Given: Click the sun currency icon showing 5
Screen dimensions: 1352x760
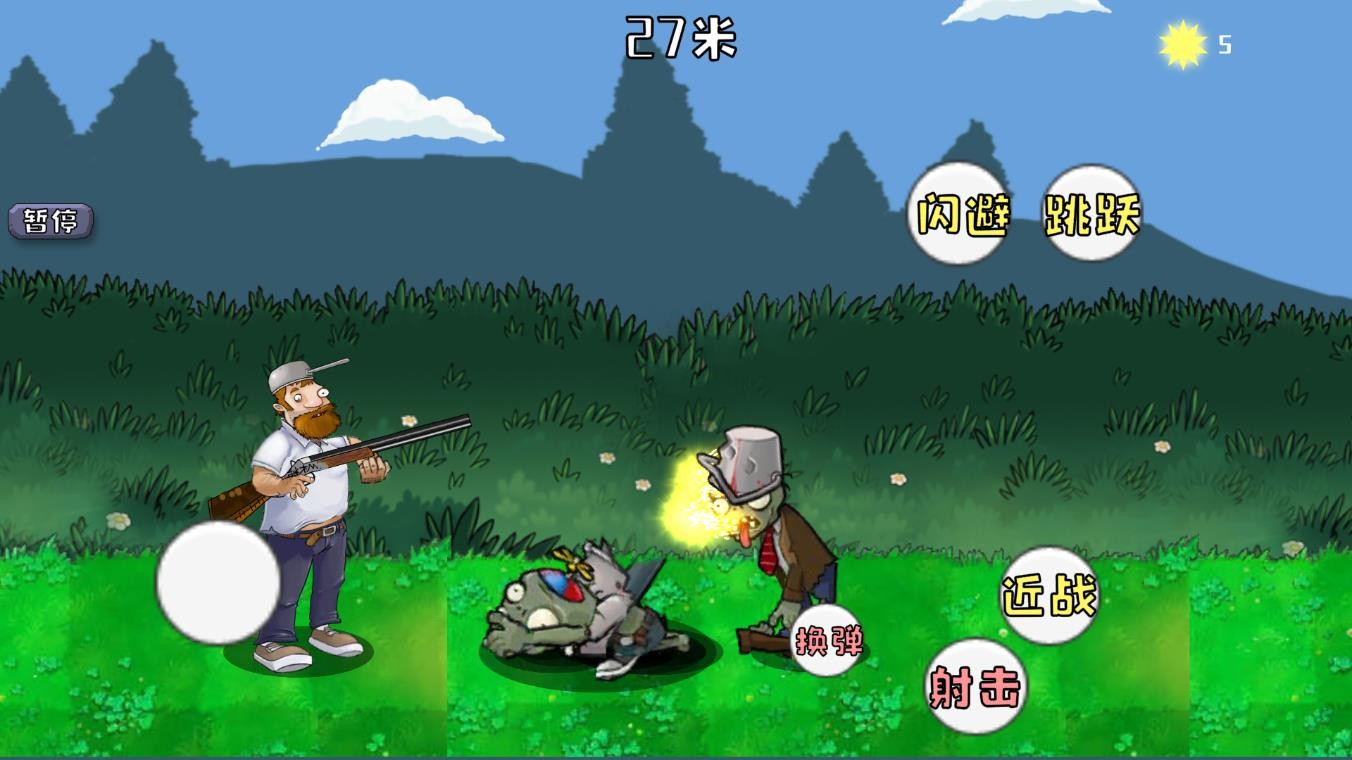Looking at the screenshot, I should click(1180, 44).
